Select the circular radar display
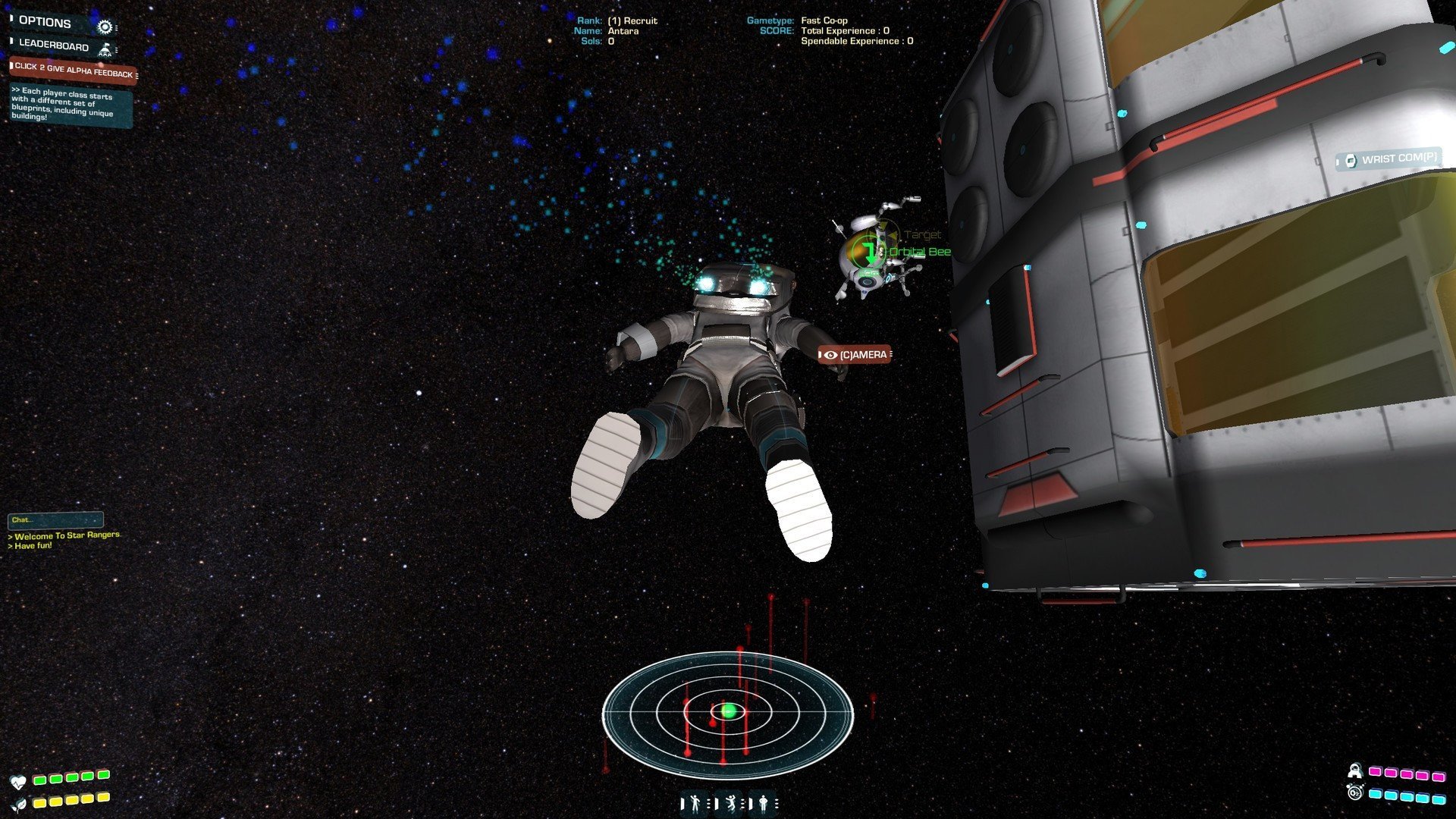Viewport: 1456px width, 819px height. [x=728, y=713]
